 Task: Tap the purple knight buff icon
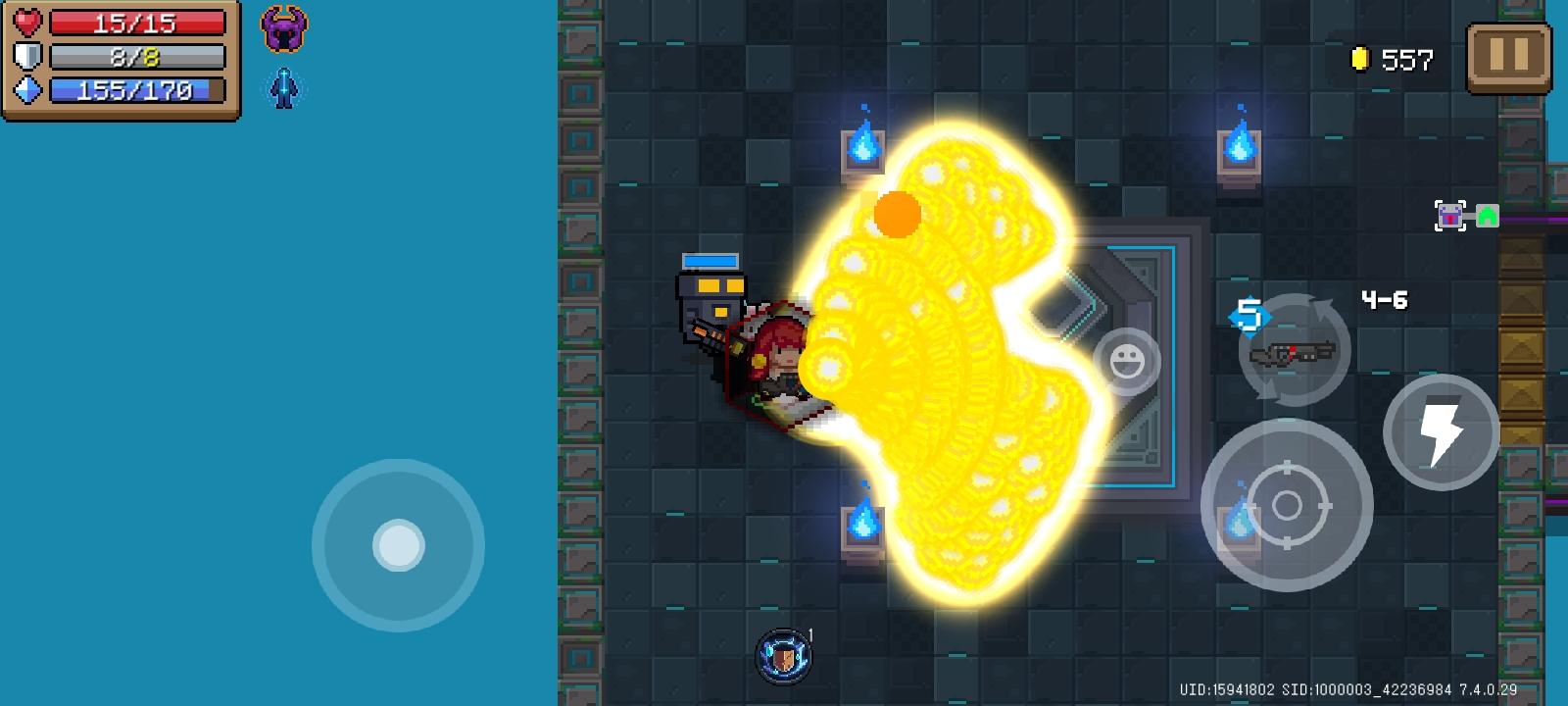[282, 27]
